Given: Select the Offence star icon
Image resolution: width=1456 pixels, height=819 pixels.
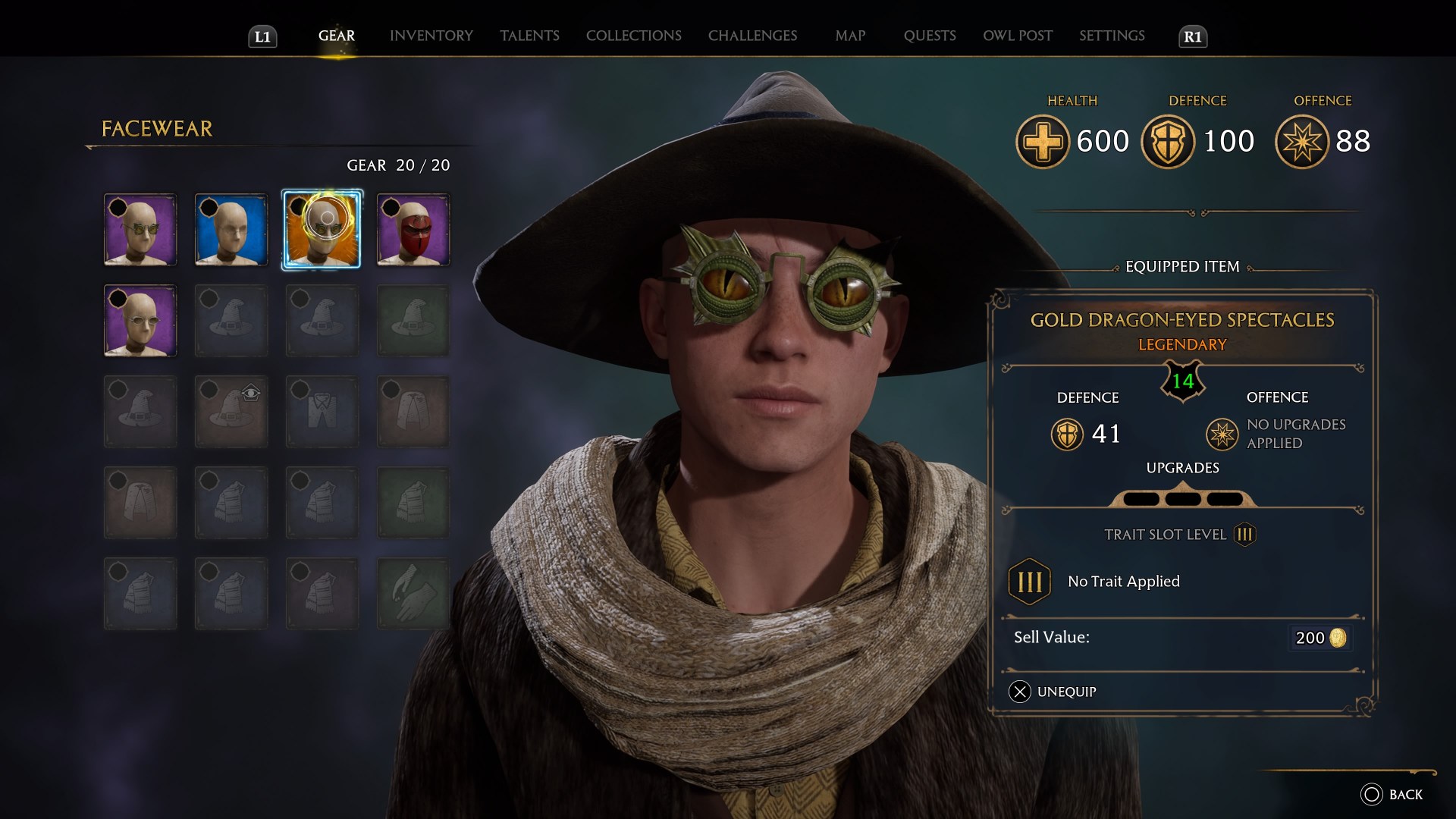Looking at the screenshot, I should 1298,141.
